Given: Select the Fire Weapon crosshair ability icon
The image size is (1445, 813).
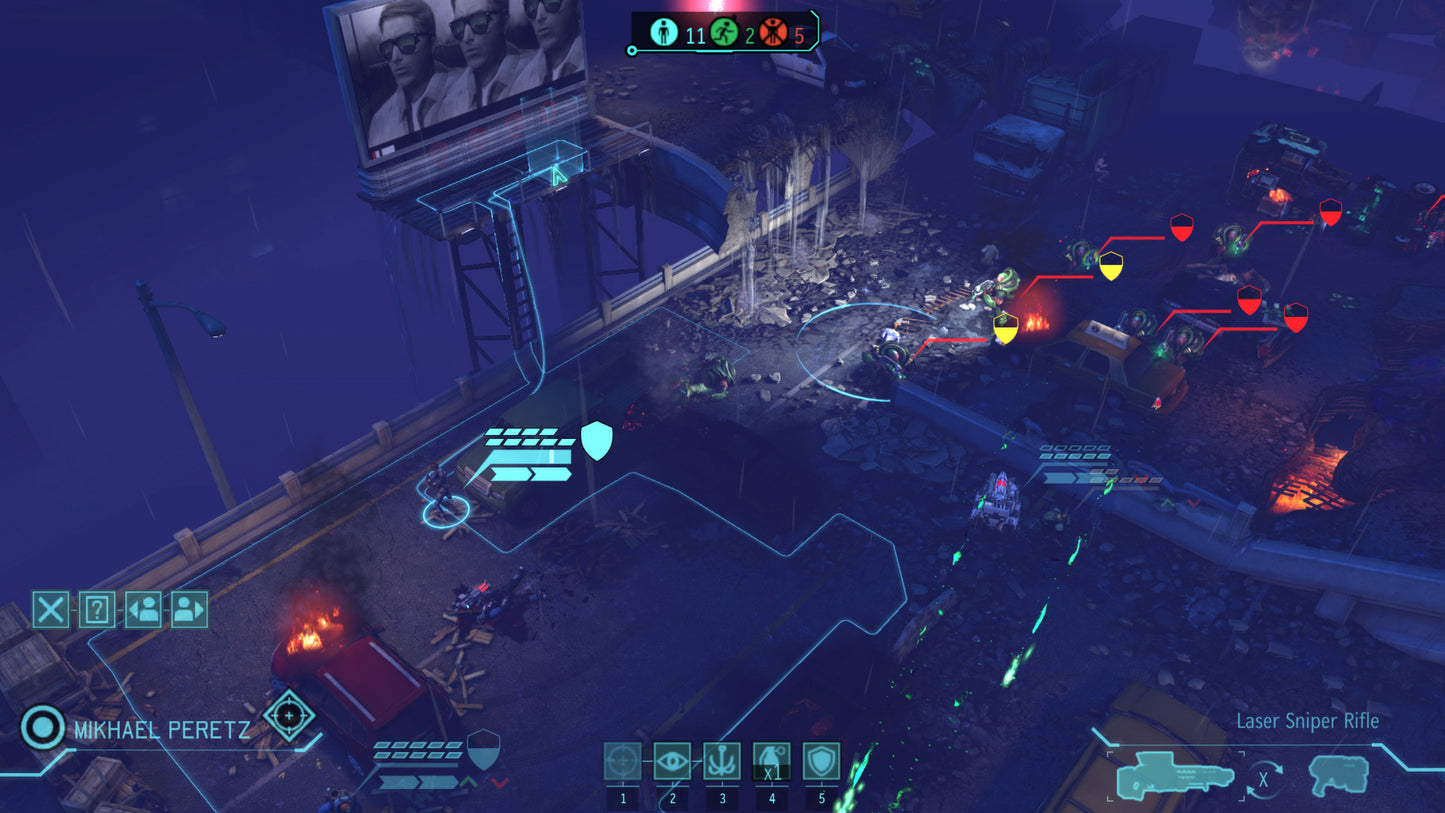Looking at the screenshot, I should click(624, 760).
